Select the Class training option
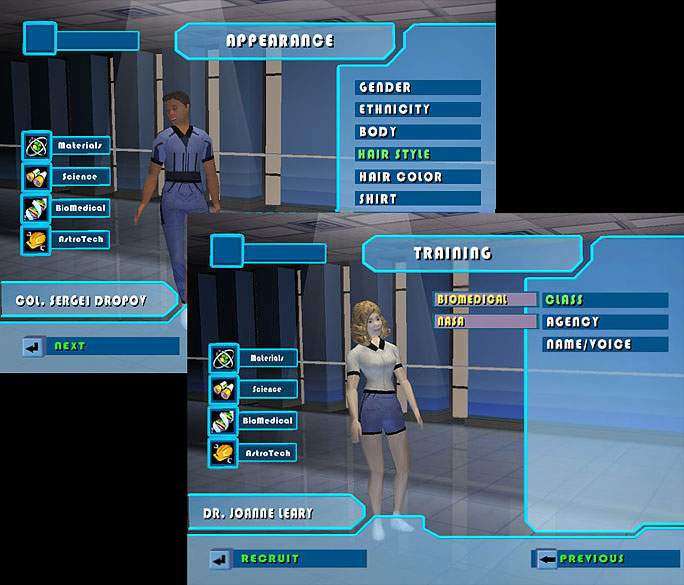Image resolution: width=684 pixels, height=585 pixels. pyautogui.click(x=604, y=300)
